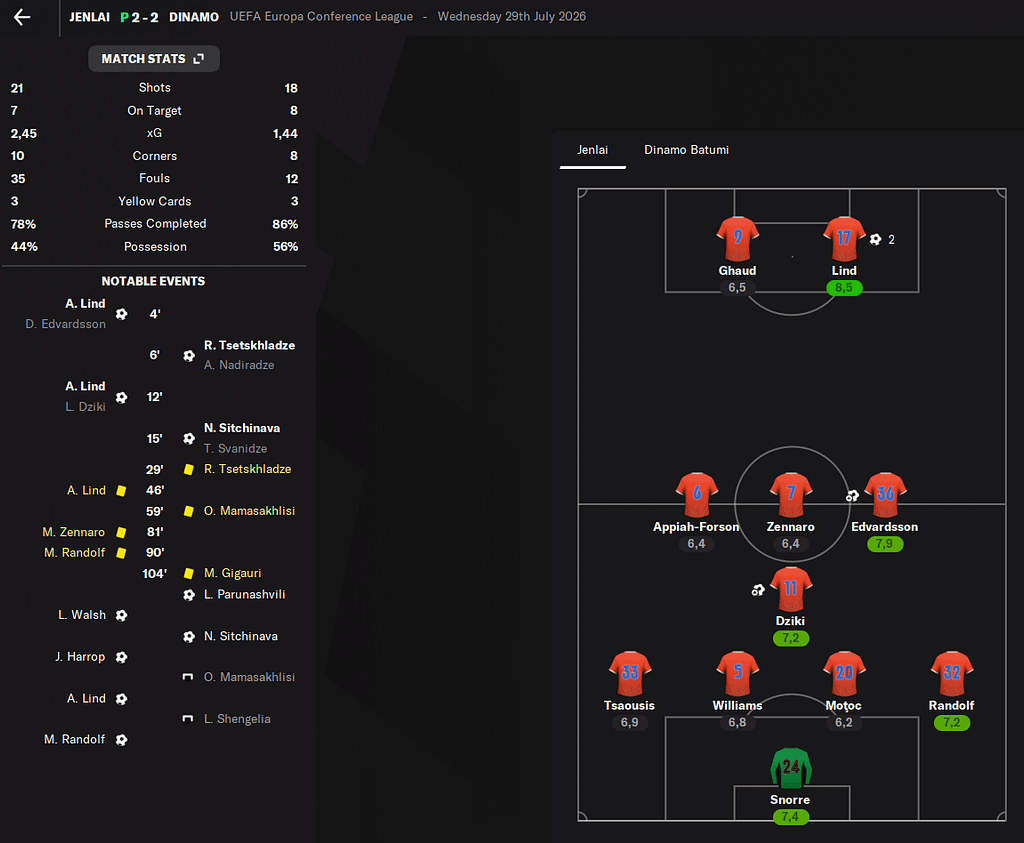Click Dziki's number 11 shirt
This screenshot has width=1024, height=843.
[x=790, y=590]
